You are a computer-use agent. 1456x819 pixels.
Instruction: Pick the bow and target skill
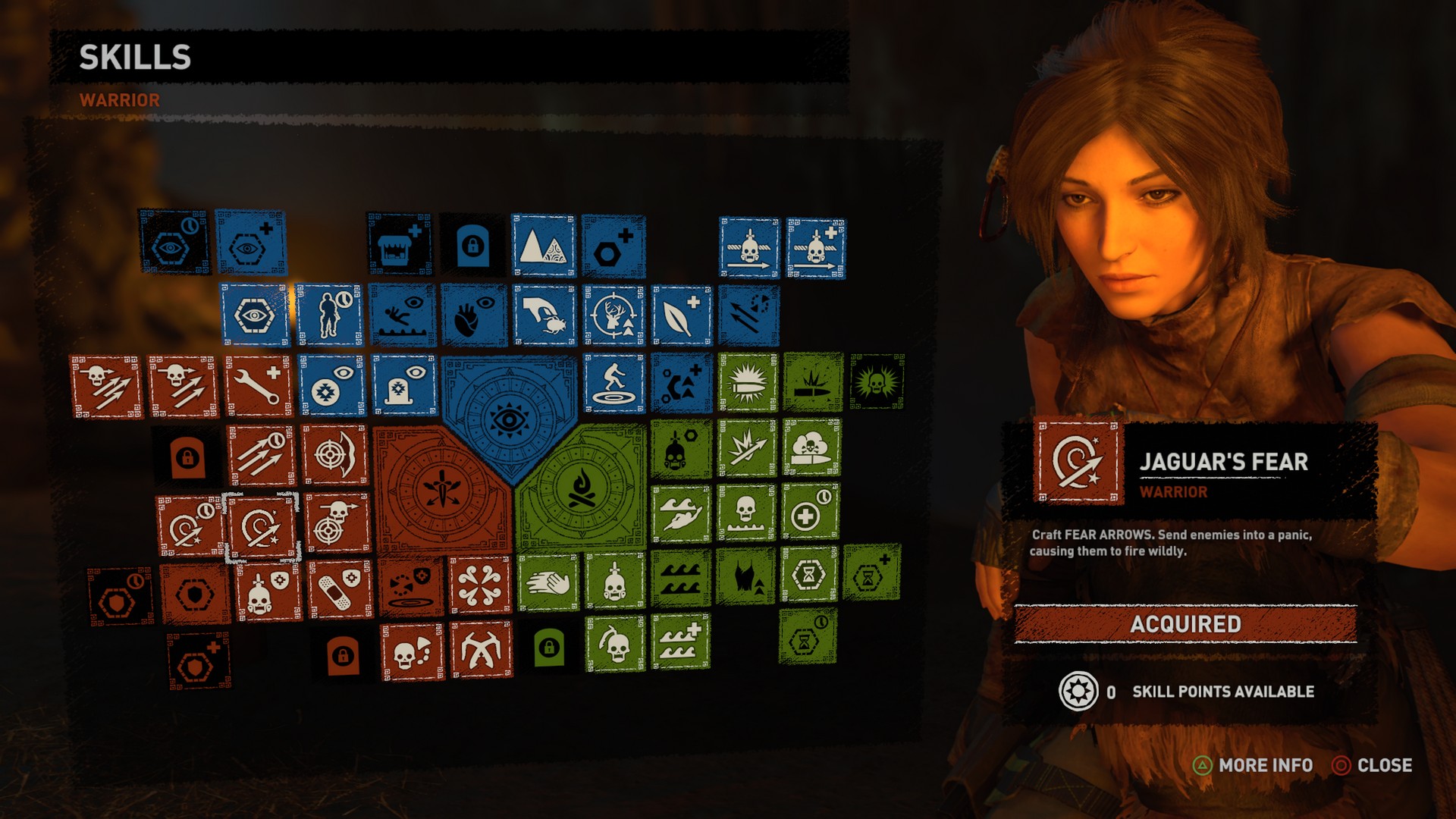click(334, 455)
